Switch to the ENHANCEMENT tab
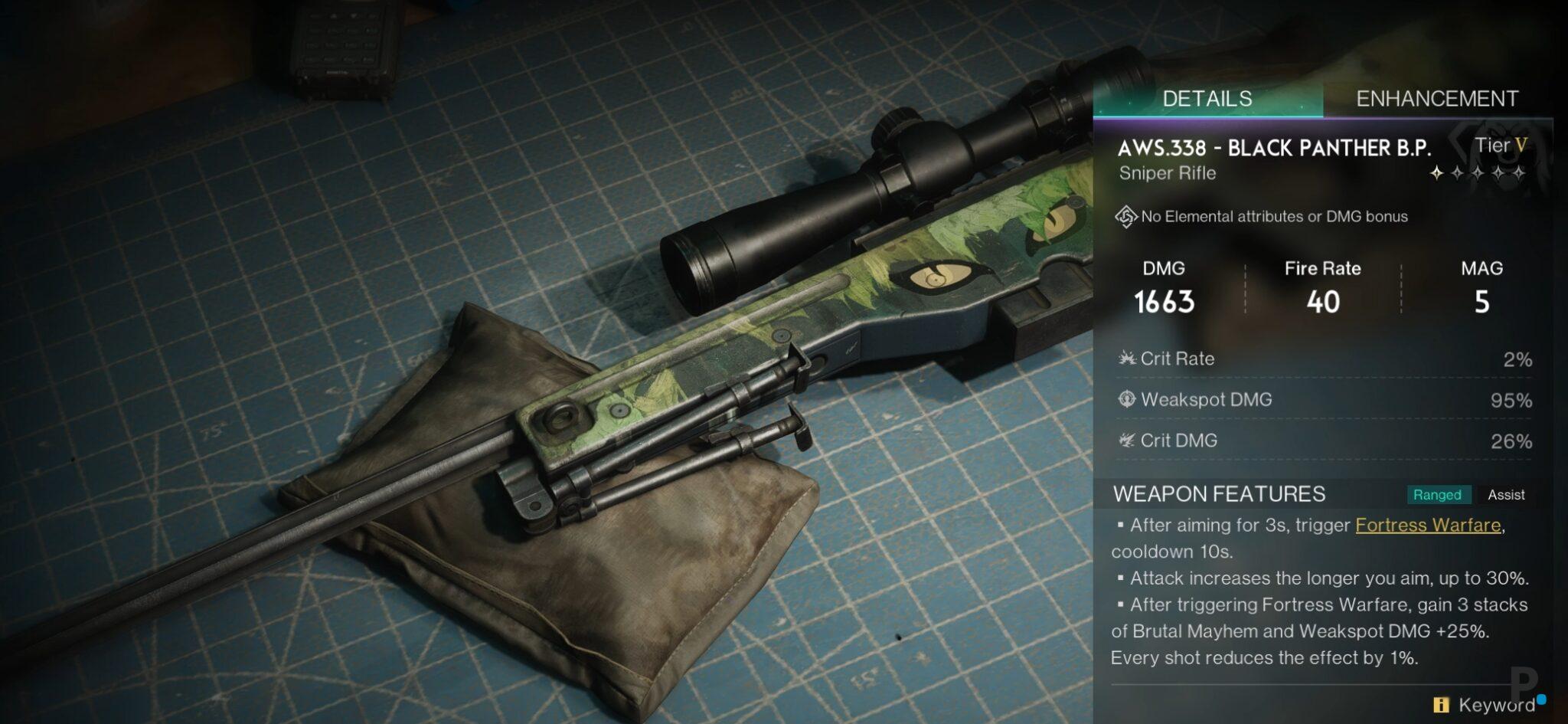1568x724 pixels. 1436,98
